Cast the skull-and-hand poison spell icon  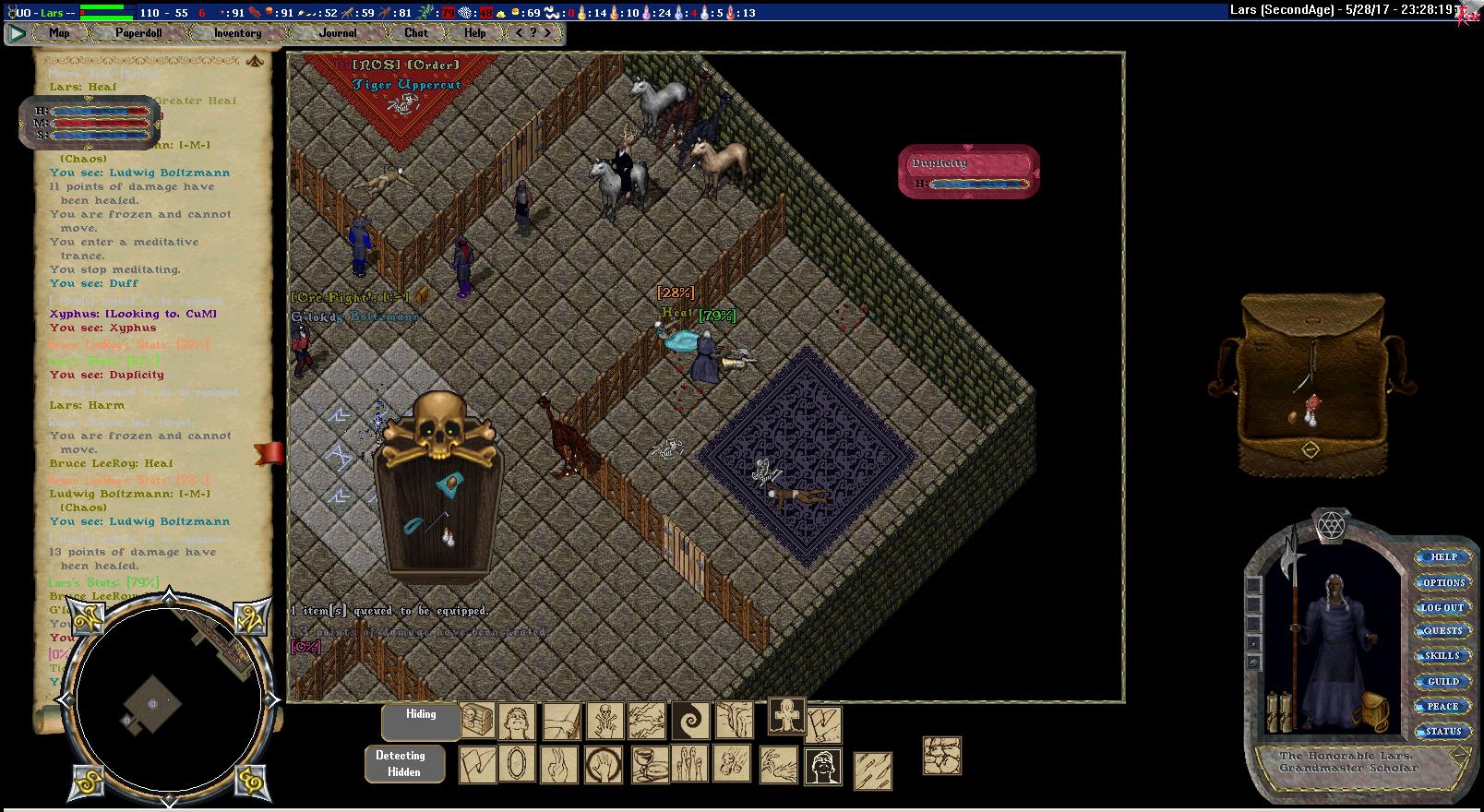604,721
